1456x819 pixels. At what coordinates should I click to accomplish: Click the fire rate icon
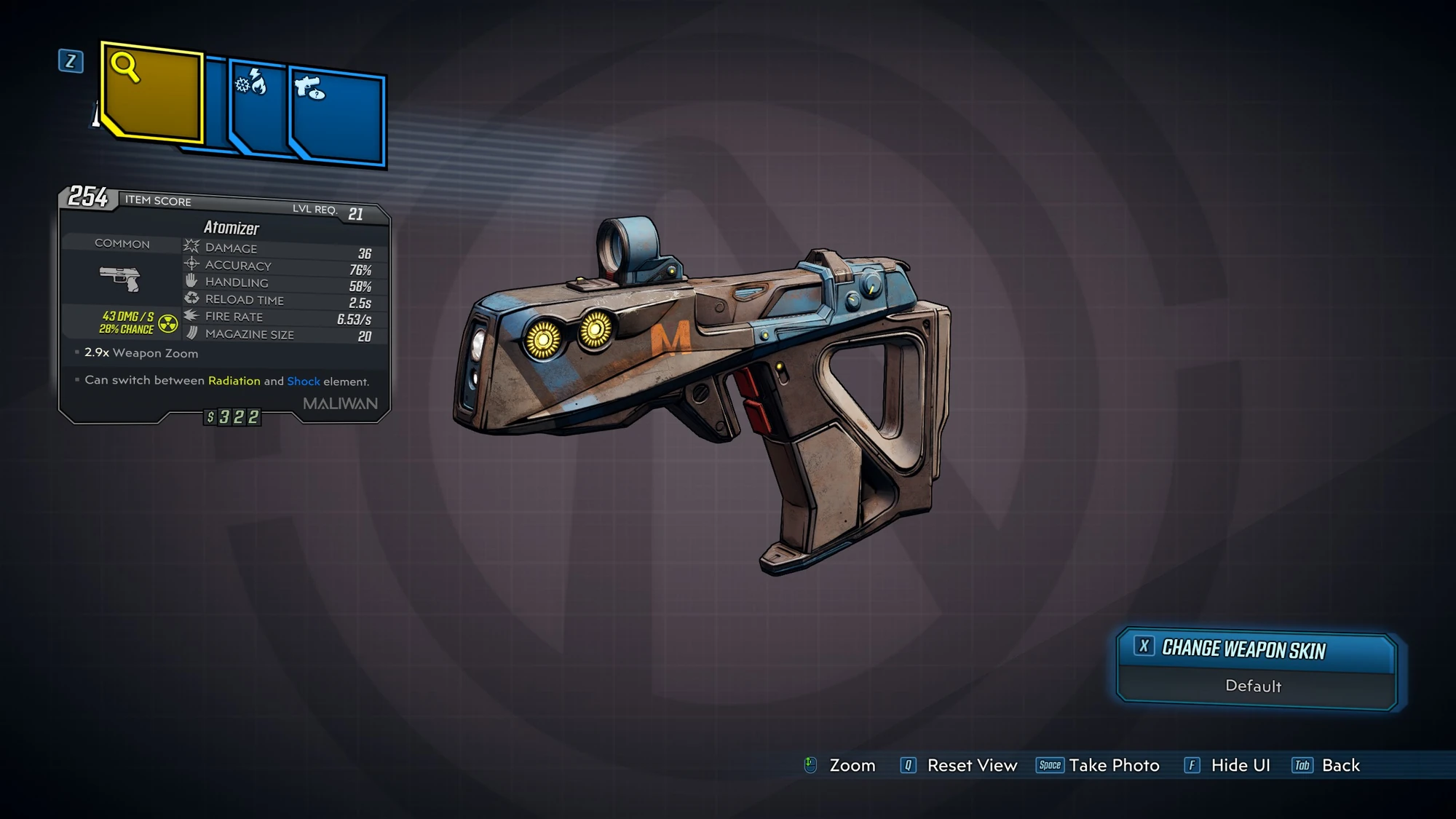(x=191, y=317)
